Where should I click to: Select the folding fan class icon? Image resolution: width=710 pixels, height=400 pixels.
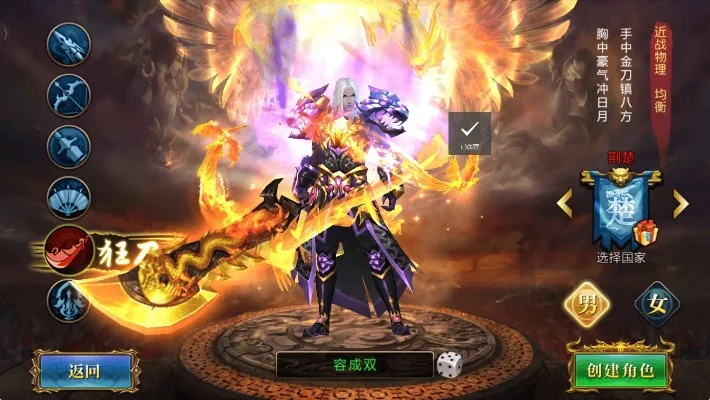(x=69, y=197)
